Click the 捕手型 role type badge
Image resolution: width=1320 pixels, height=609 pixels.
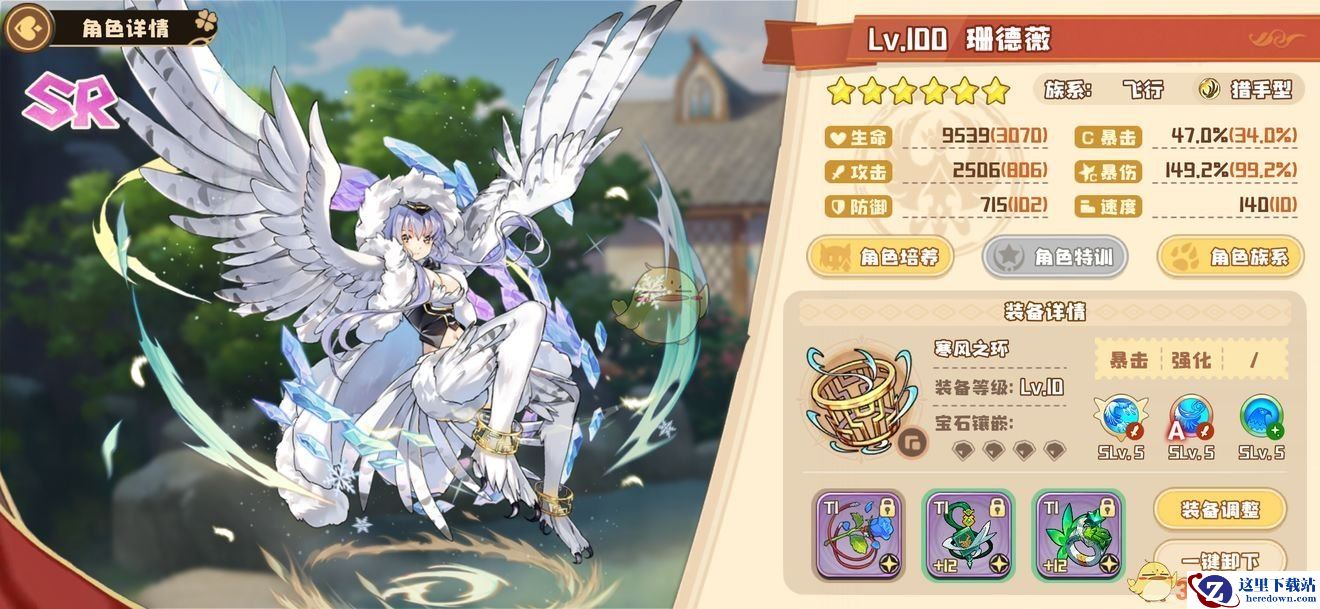pos(1247,90)
